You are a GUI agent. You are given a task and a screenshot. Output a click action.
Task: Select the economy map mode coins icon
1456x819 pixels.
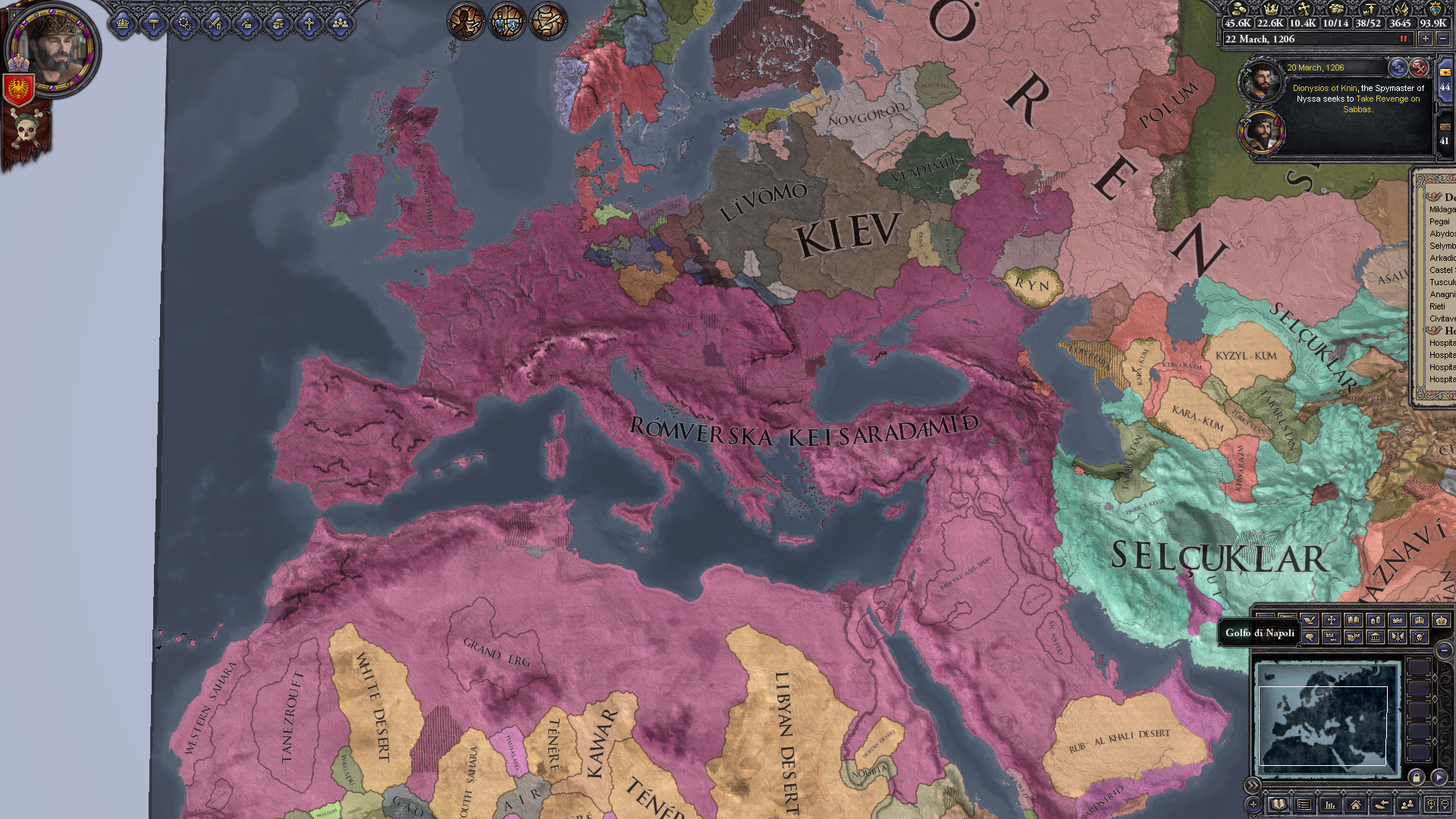(x=1376, y=621)
